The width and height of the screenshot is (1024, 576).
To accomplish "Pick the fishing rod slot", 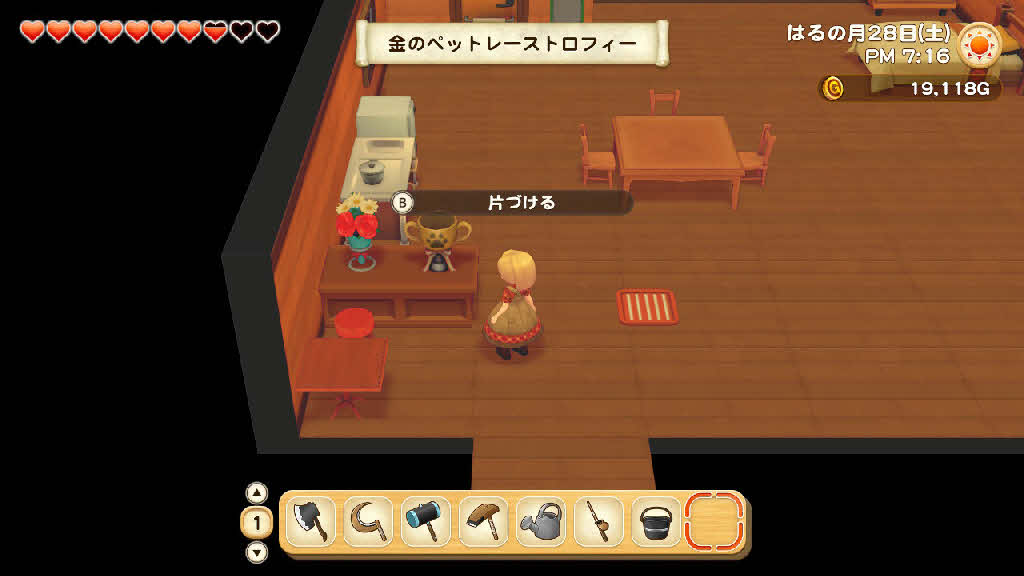I will tap(599, 521).
